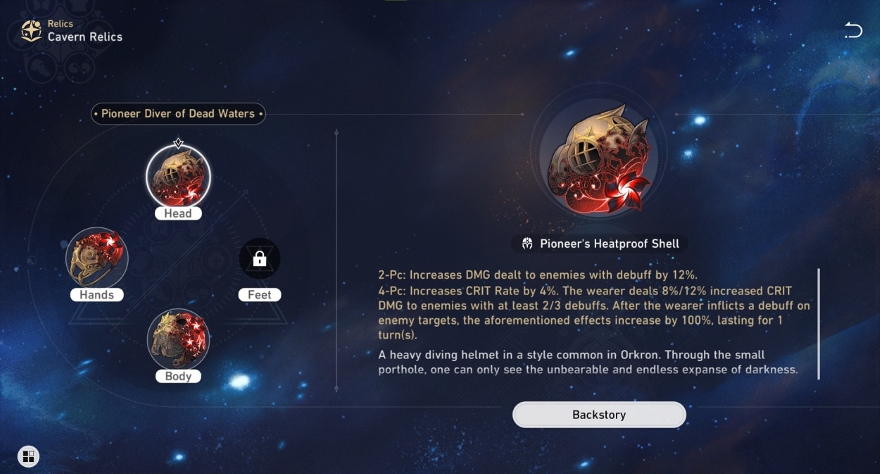Click the Pioneer Diver of Dead Waters set label
The height and width of the screenshot is (474, 880).
179,114
